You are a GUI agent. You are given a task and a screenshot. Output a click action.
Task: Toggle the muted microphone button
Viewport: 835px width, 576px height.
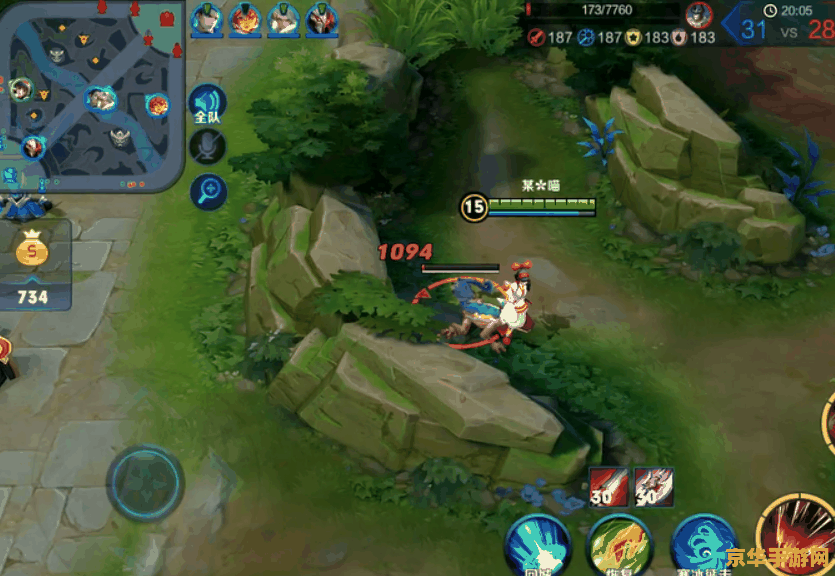coord(207,148)
